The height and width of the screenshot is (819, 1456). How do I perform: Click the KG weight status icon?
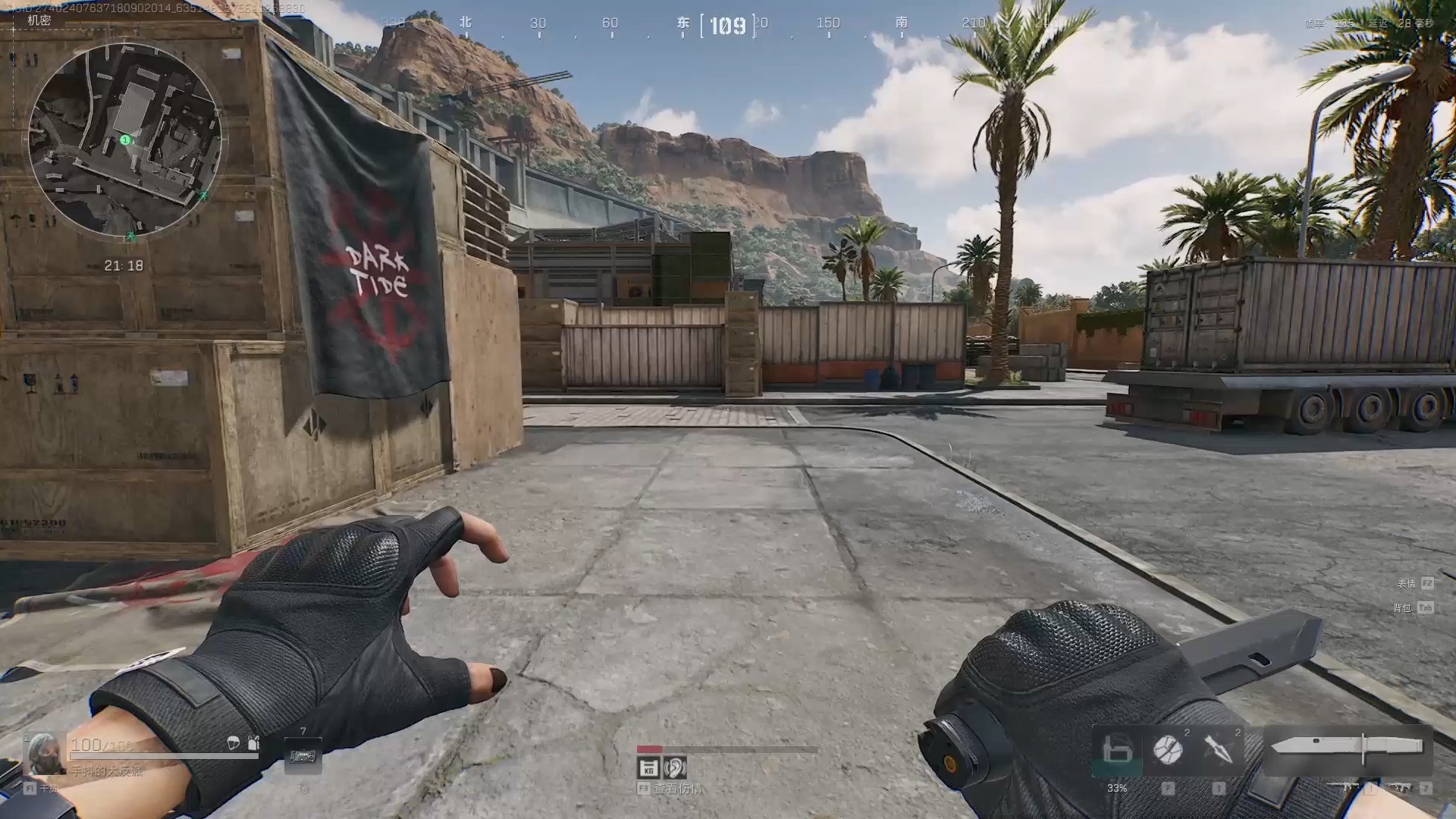tap(648, 767)
